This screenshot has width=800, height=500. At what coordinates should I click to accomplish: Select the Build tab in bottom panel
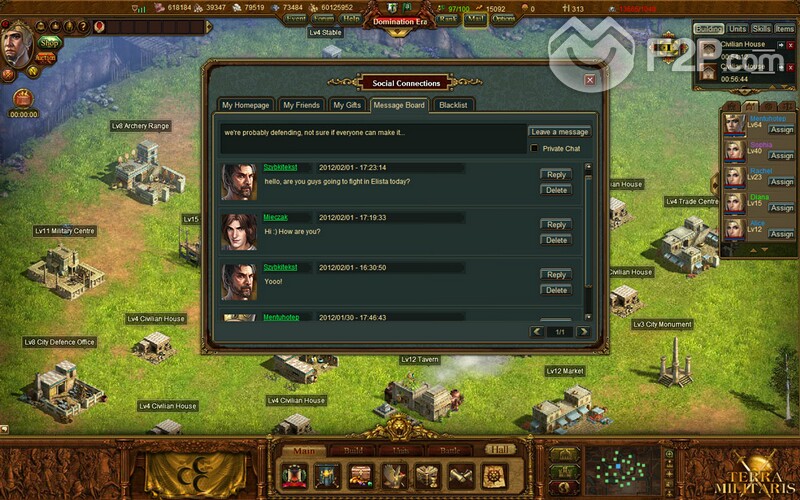click(x=353, y=451)
